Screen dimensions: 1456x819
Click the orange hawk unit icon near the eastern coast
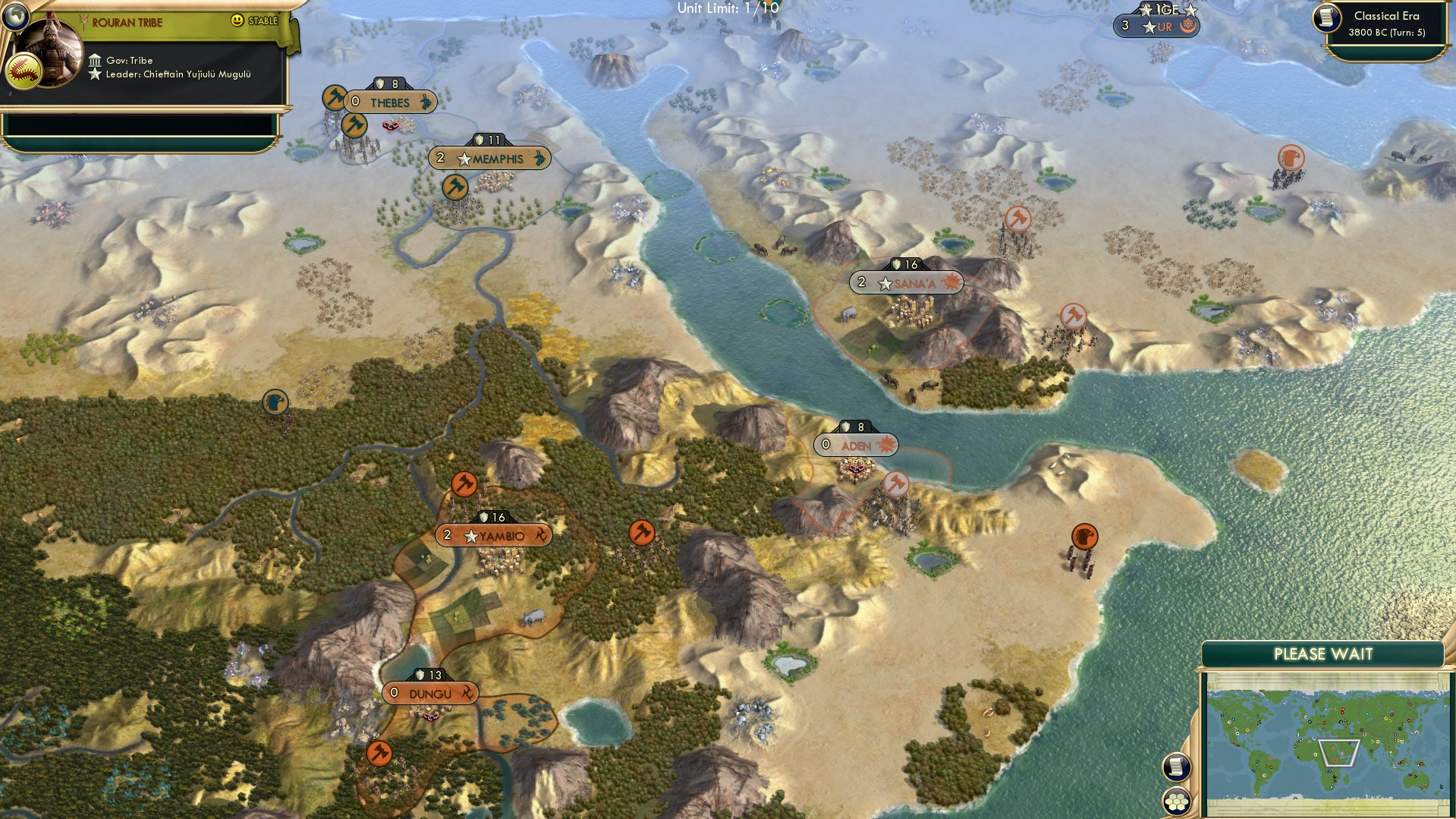tap(1084, 535)
